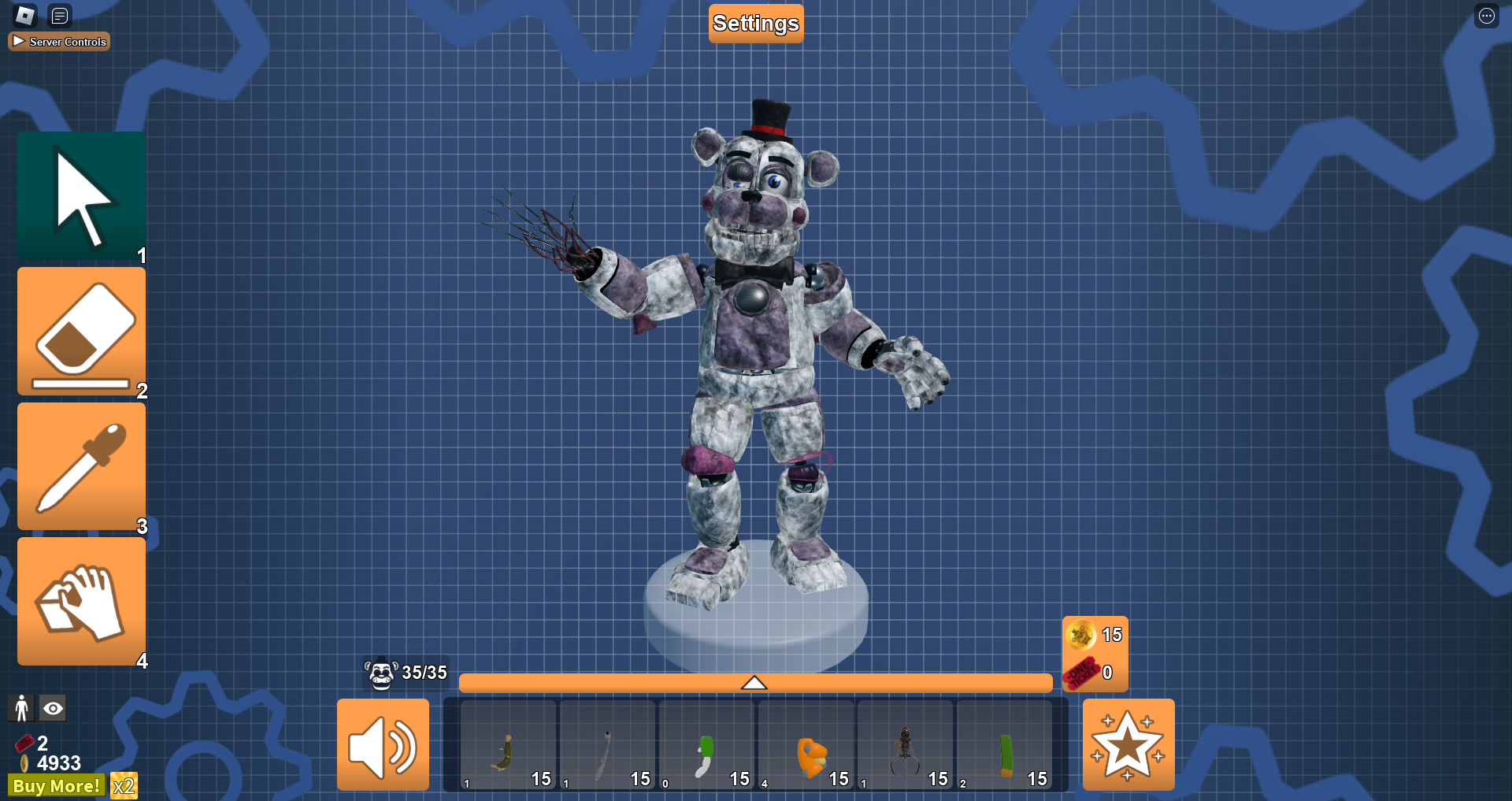Select the Eraser tool numbered 2
The height and width of the screenshot is (801, 1512).
tap(81, 331)
